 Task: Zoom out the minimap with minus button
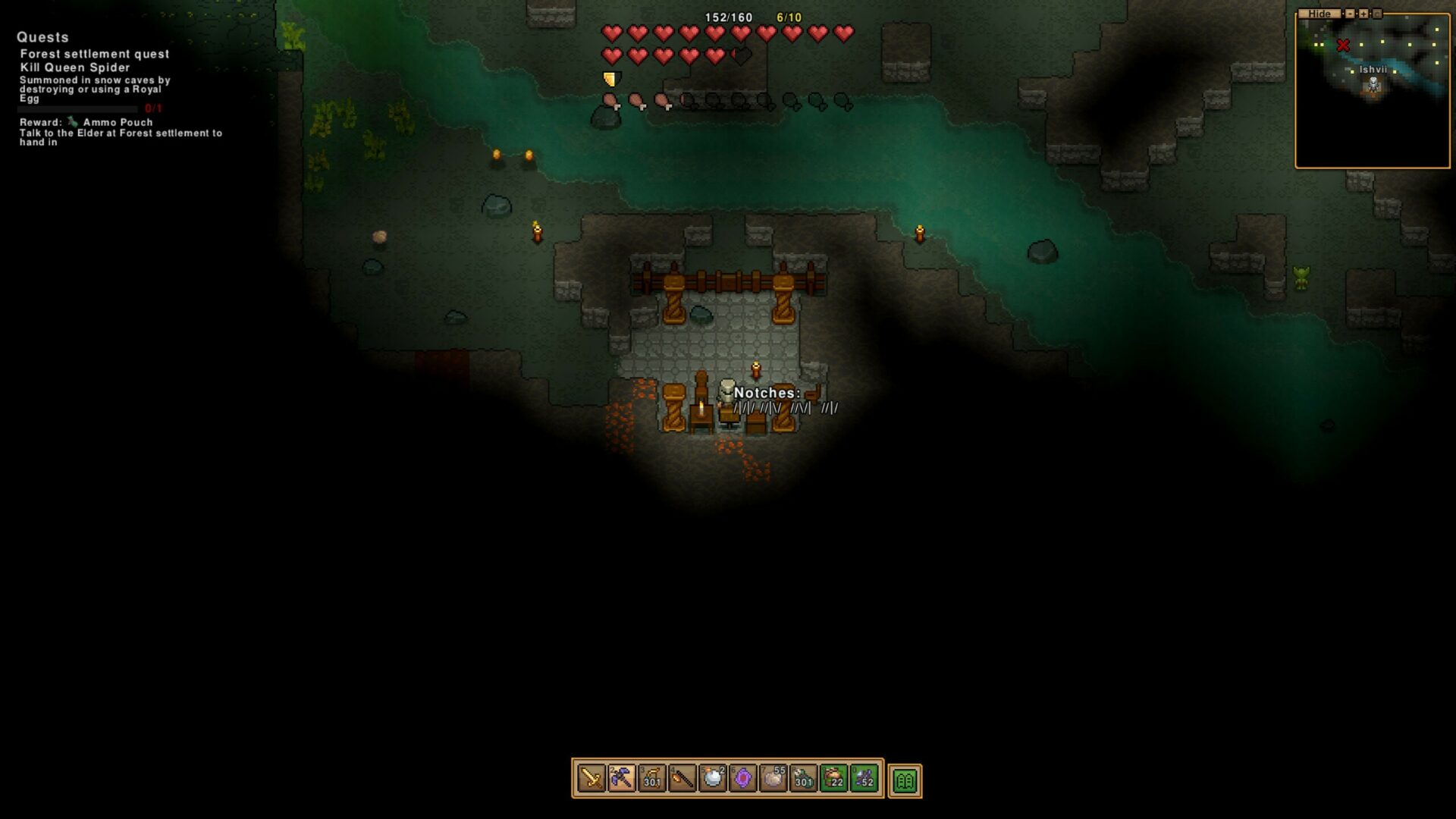coord(1350,14)
